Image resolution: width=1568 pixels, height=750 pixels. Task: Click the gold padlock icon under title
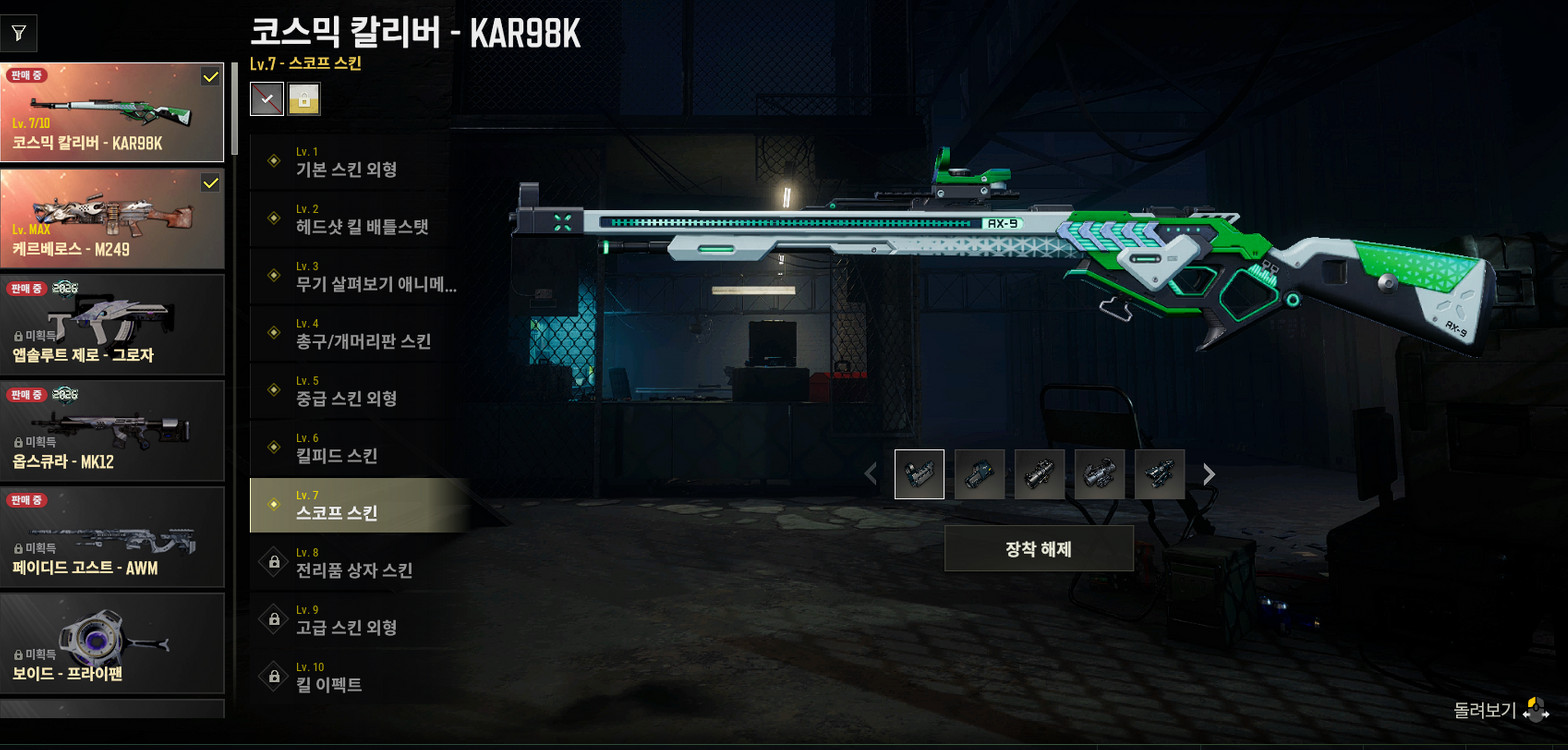(304, 98)
